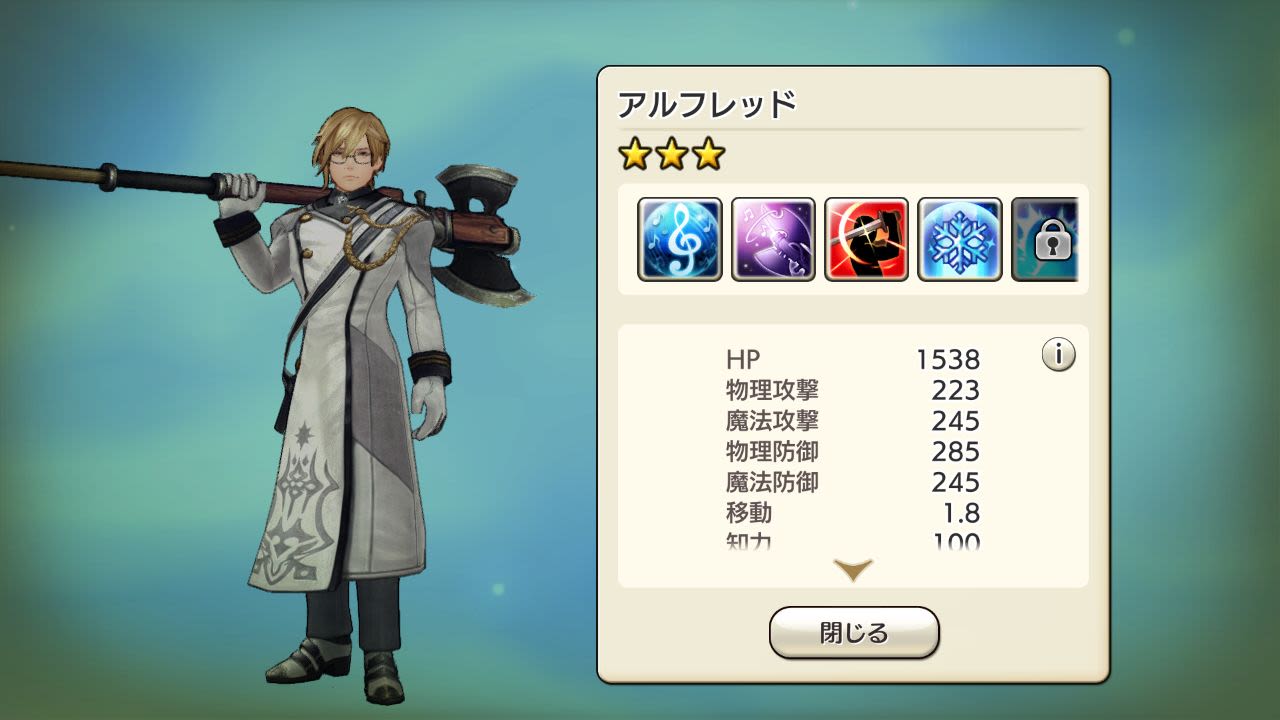Inspect the snowflake ice skill icon
Viewport: 1280px width, 720px height.
tap(960, 240)
